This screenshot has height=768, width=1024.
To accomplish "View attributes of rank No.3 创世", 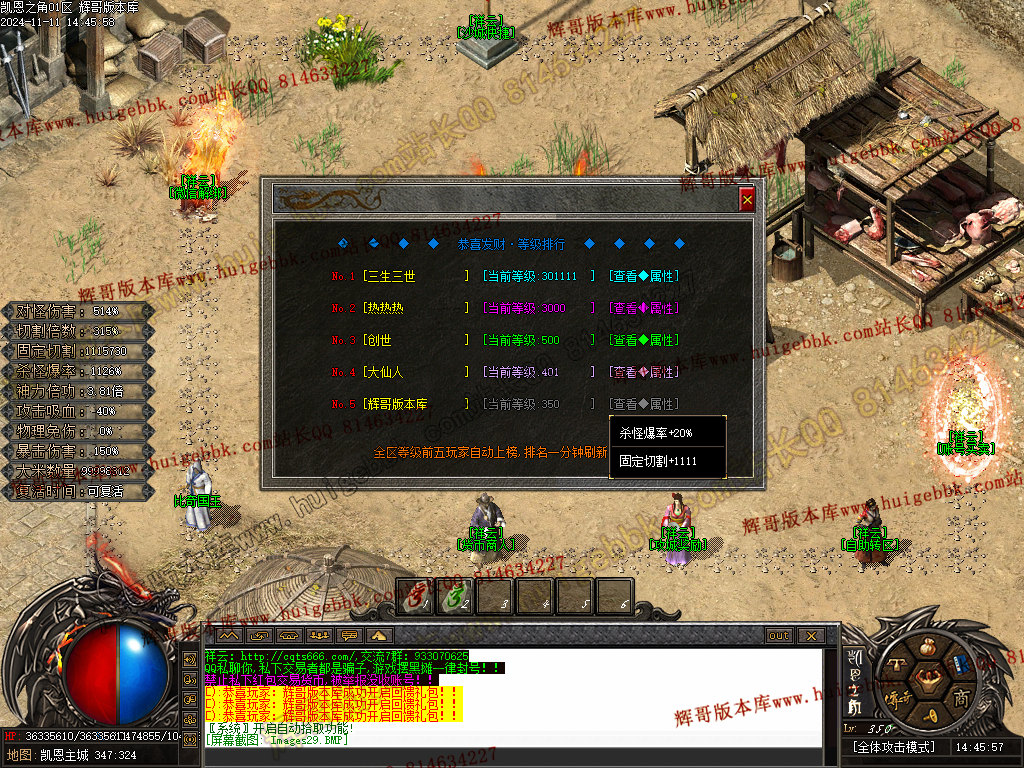I will [x=644, y=340].
